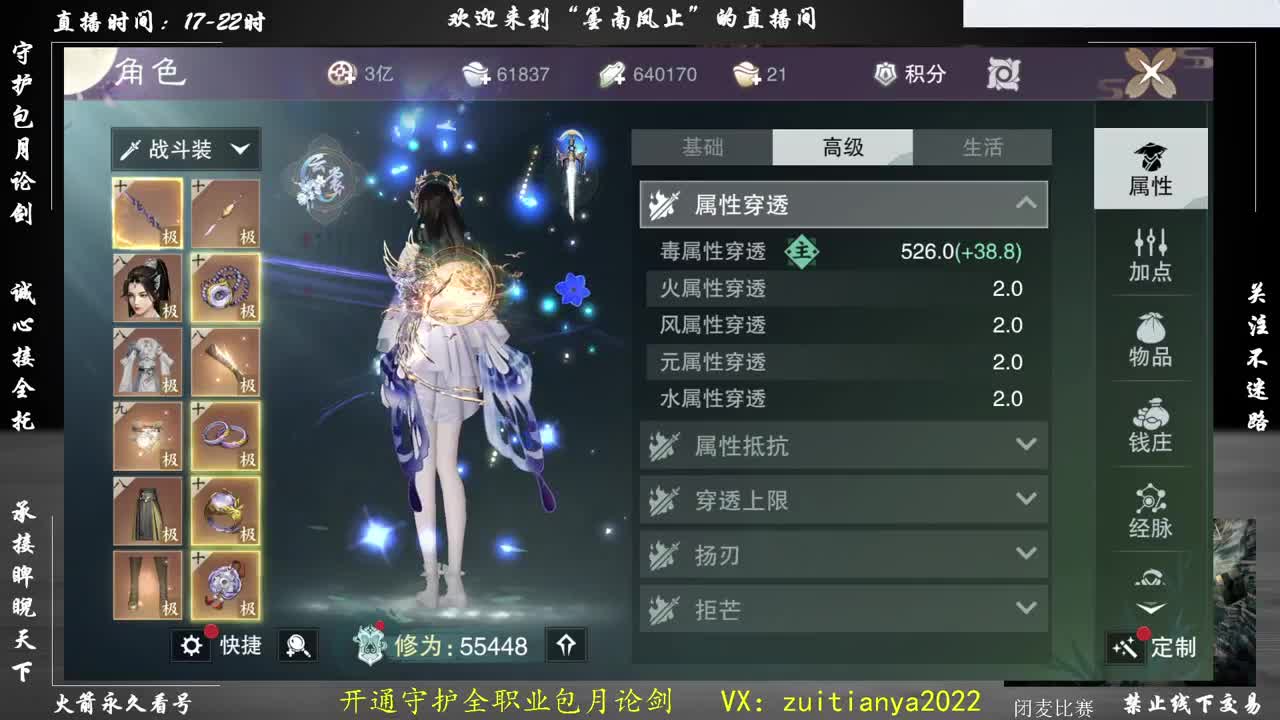Viewport: 1280px width, 720px height.
Task: Expand the 拒芒 section
Action: click(x=1026, y=608)
